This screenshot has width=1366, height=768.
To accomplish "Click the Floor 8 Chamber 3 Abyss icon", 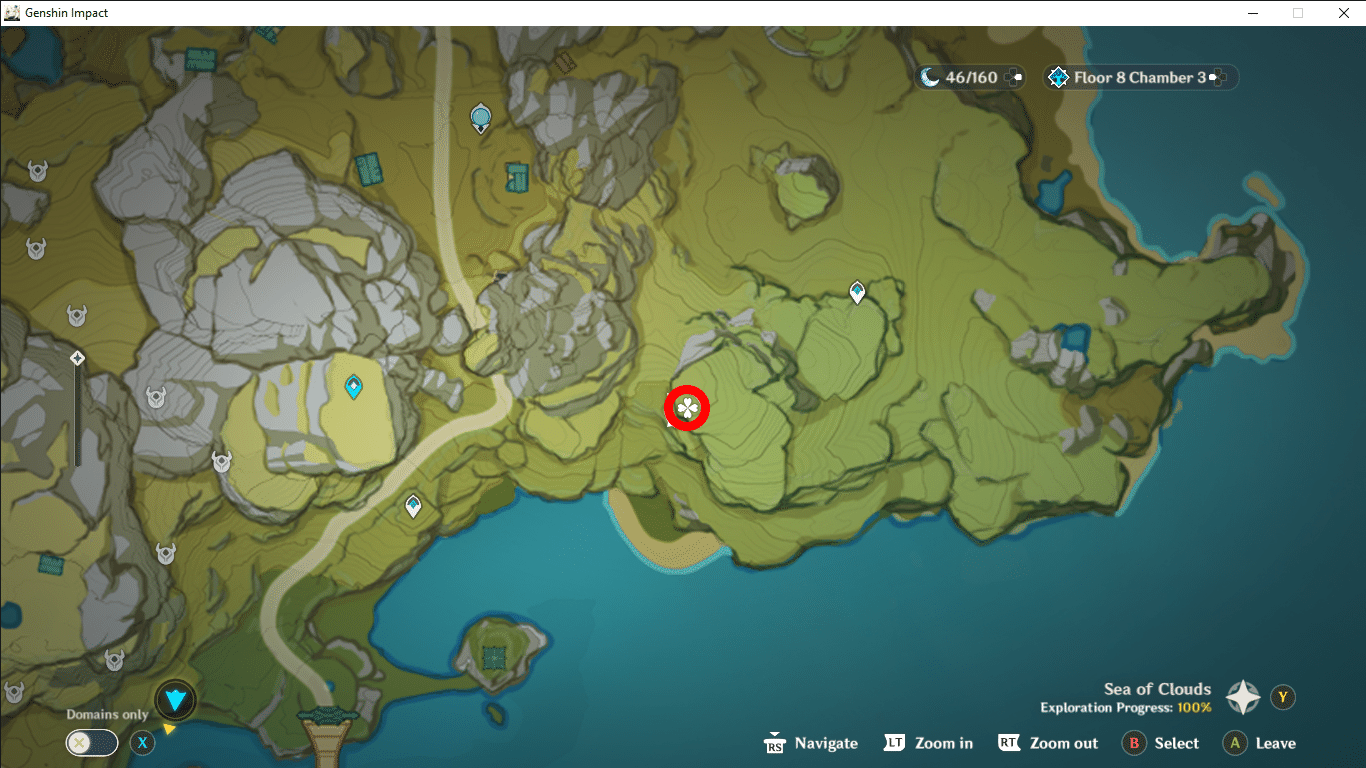I will click(1058, 76).
